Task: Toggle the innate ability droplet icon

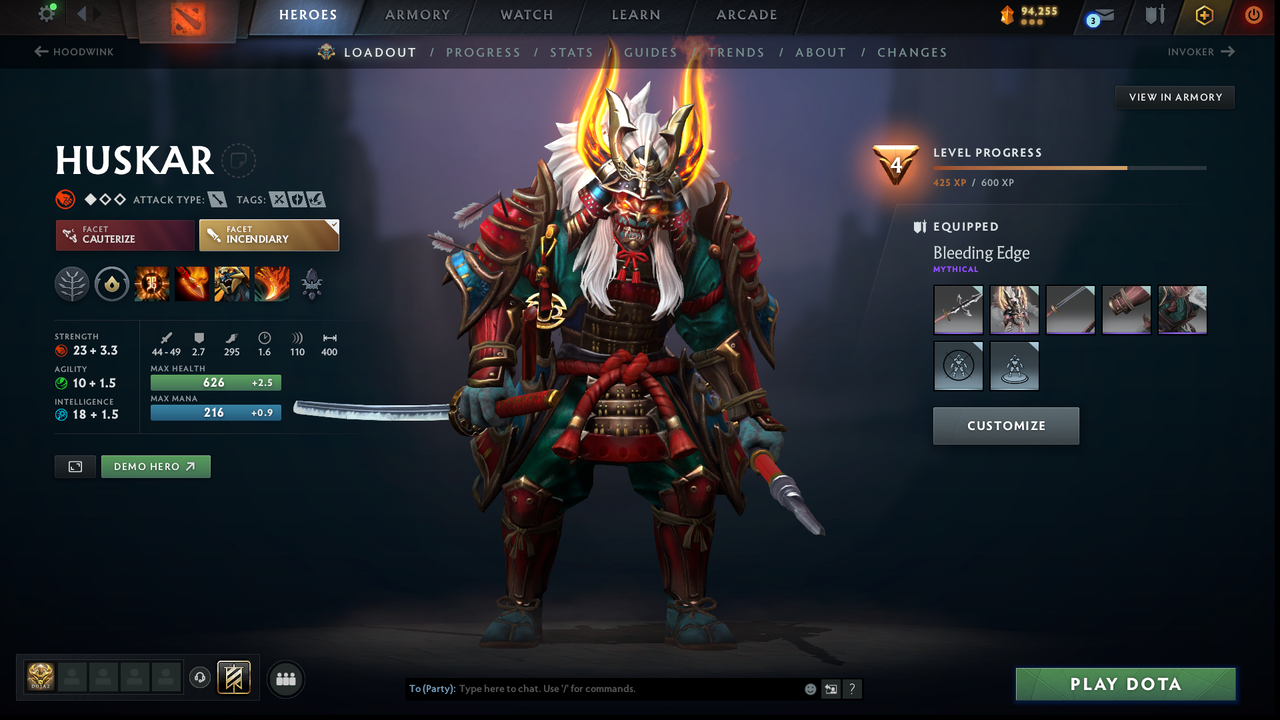Action: pos(111,283)
